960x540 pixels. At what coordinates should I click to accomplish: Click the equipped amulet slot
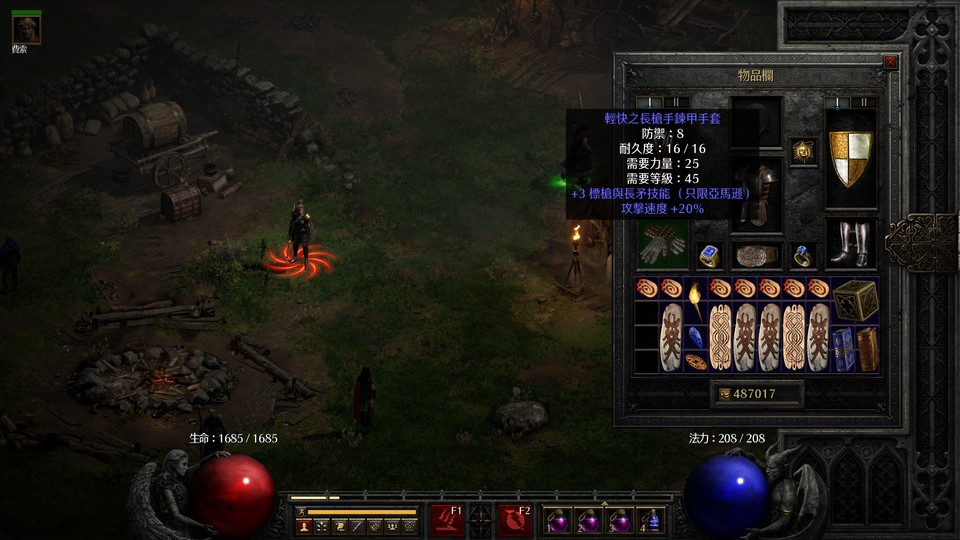pyautogui.click(x=804, y=151)
